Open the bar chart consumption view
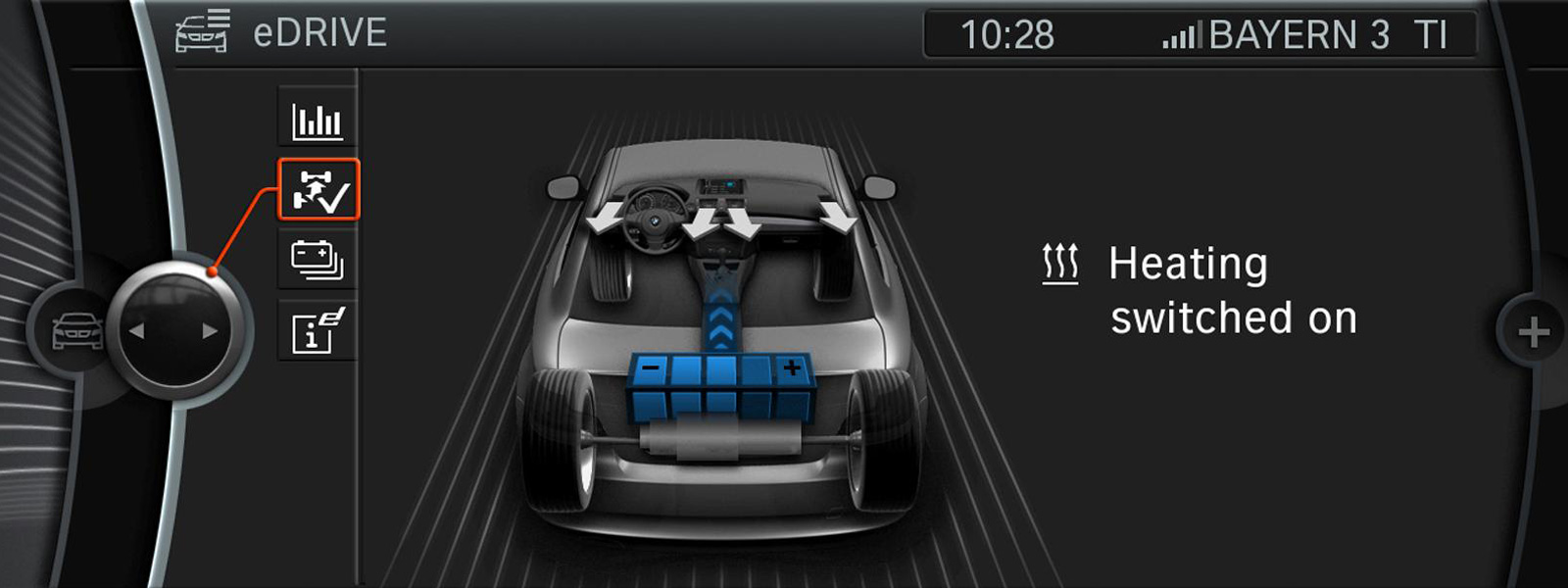 [x=318, y=122]
